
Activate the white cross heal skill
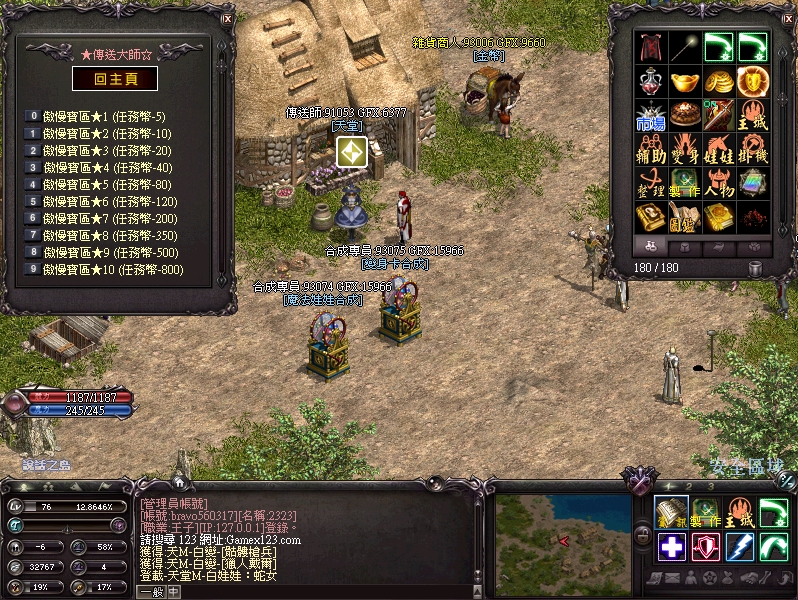point(672,548)
